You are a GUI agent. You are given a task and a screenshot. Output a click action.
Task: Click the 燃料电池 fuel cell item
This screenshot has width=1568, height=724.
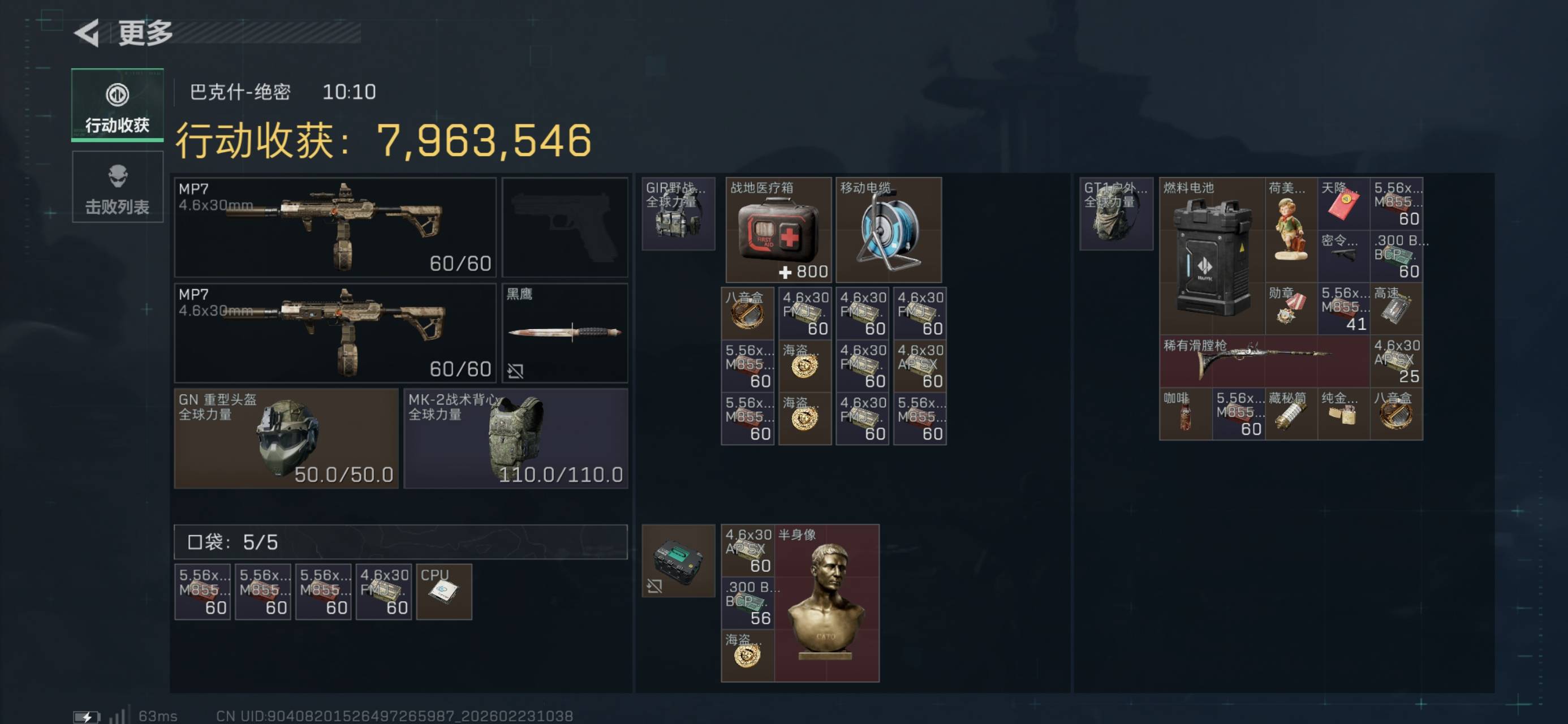click(1211, 256)
